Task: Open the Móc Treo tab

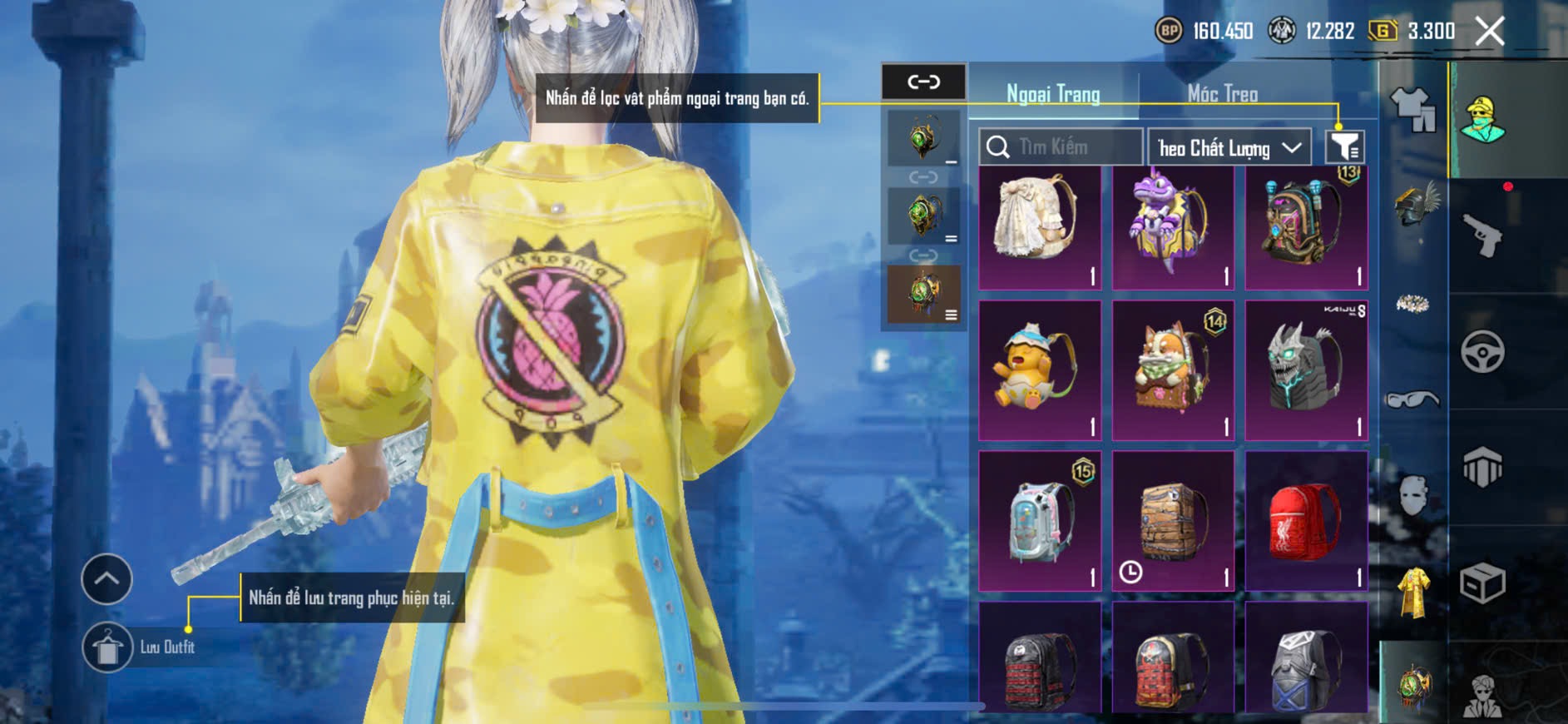Action: click(x=1222, y=94)
